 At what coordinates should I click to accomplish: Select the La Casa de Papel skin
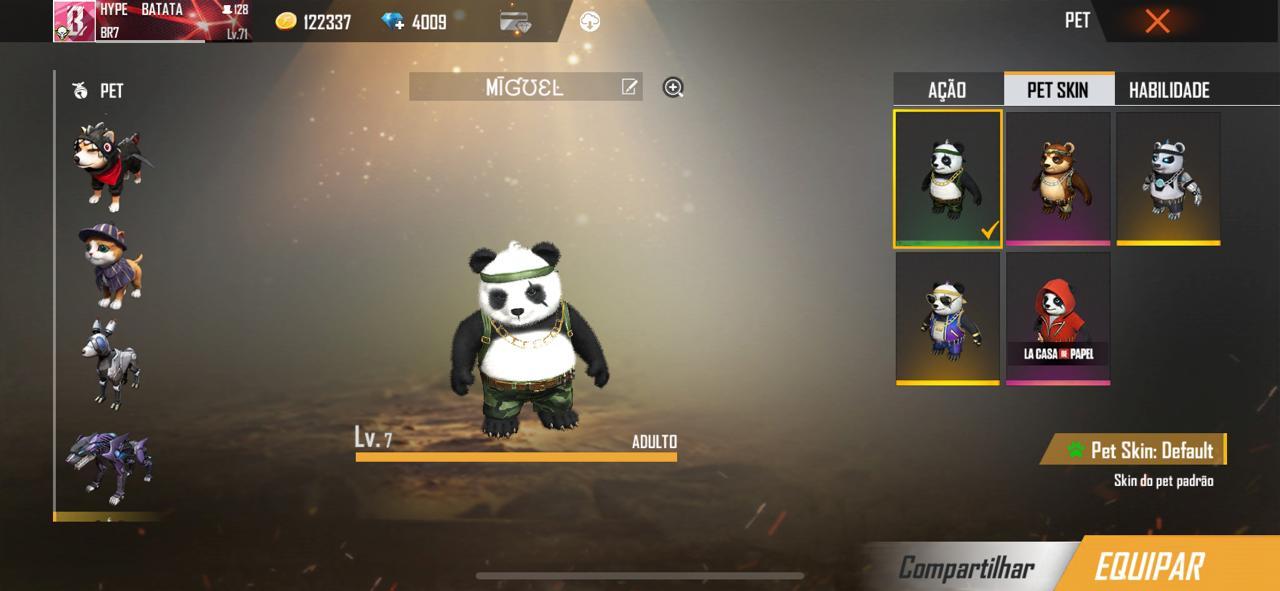coord(1058,318)
